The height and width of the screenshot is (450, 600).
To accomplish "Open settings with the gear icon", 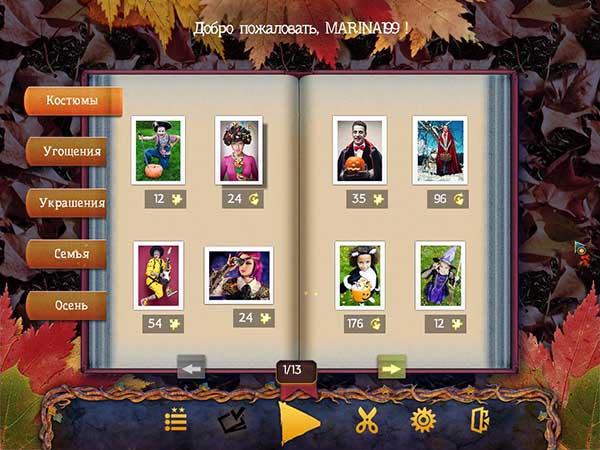I will point(423,421).
